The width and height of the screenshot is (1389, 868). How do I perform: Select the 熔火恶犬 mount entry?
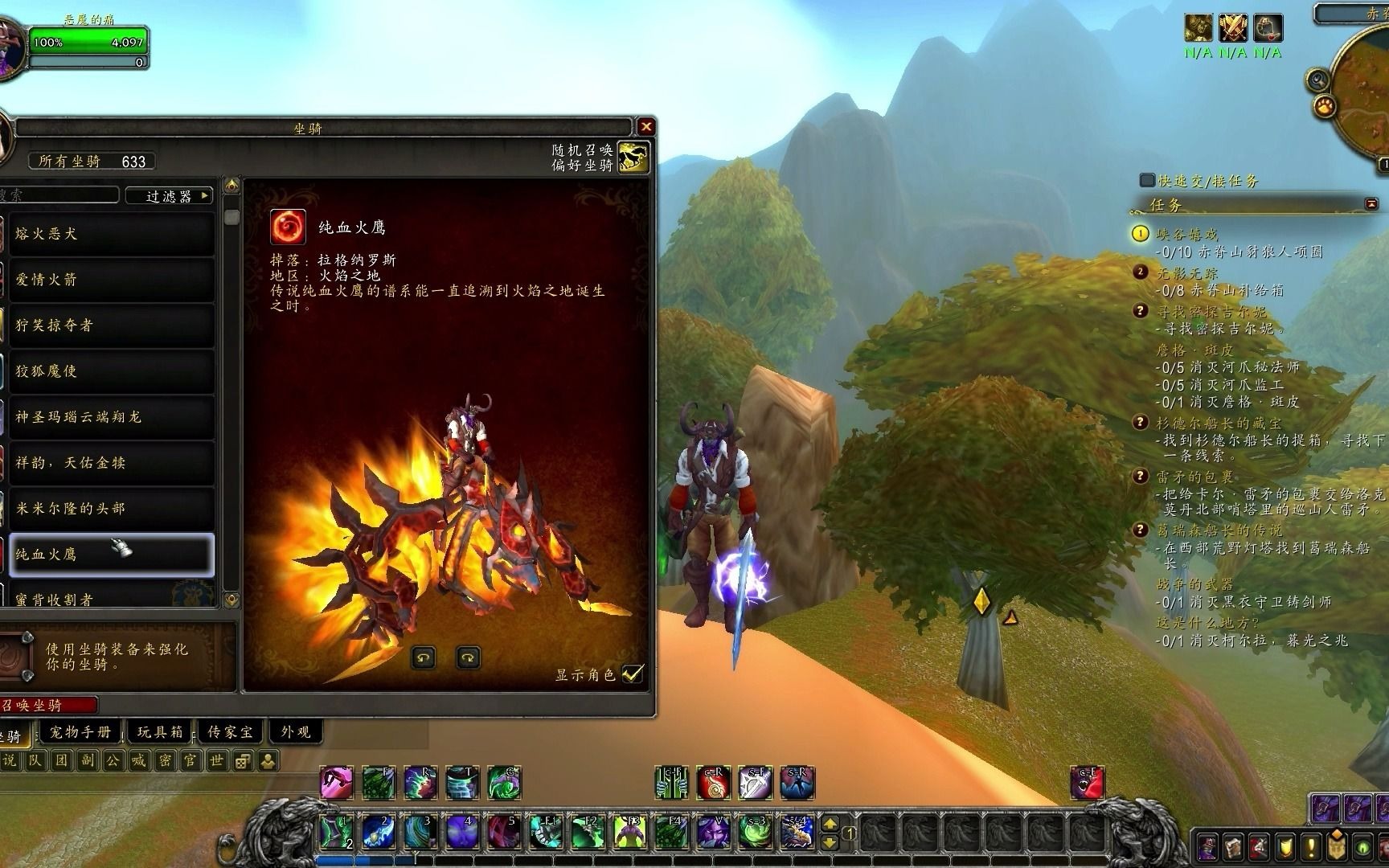point(111,234)
